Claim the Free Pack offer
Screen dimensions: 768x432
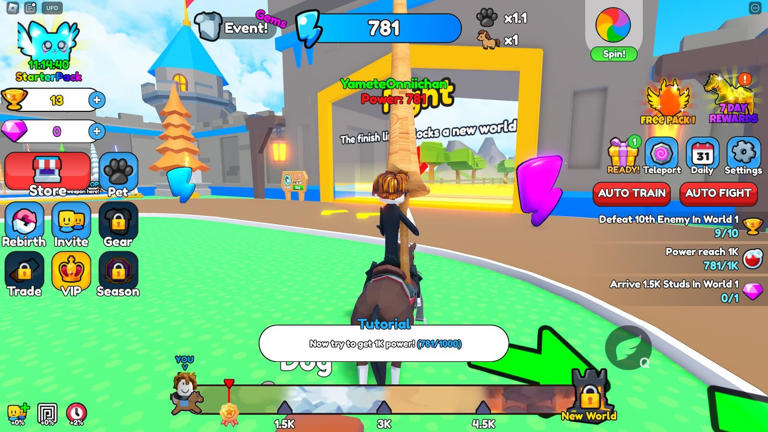[x=668, y=102]
